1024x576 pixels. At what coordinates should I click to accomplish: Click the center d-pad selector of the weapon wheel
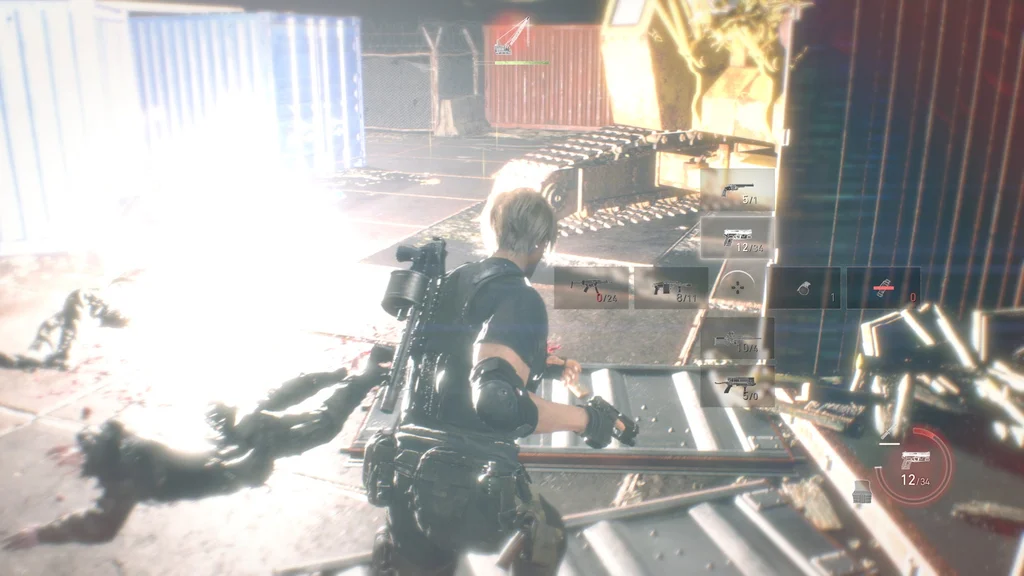click(738, 287)
